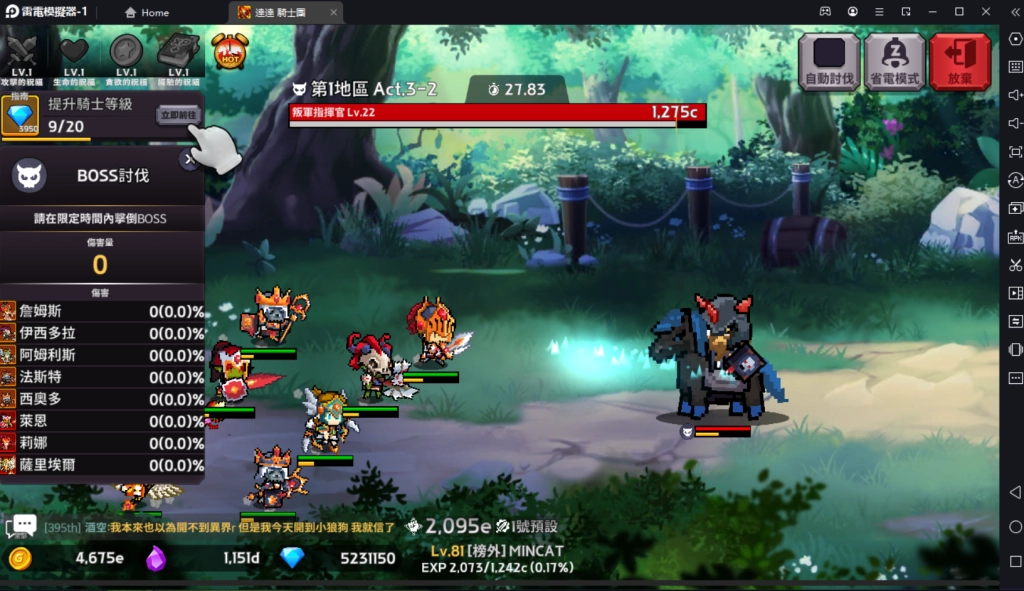
Task: Open the guide diamond reward icon
Action: (20, 116)
